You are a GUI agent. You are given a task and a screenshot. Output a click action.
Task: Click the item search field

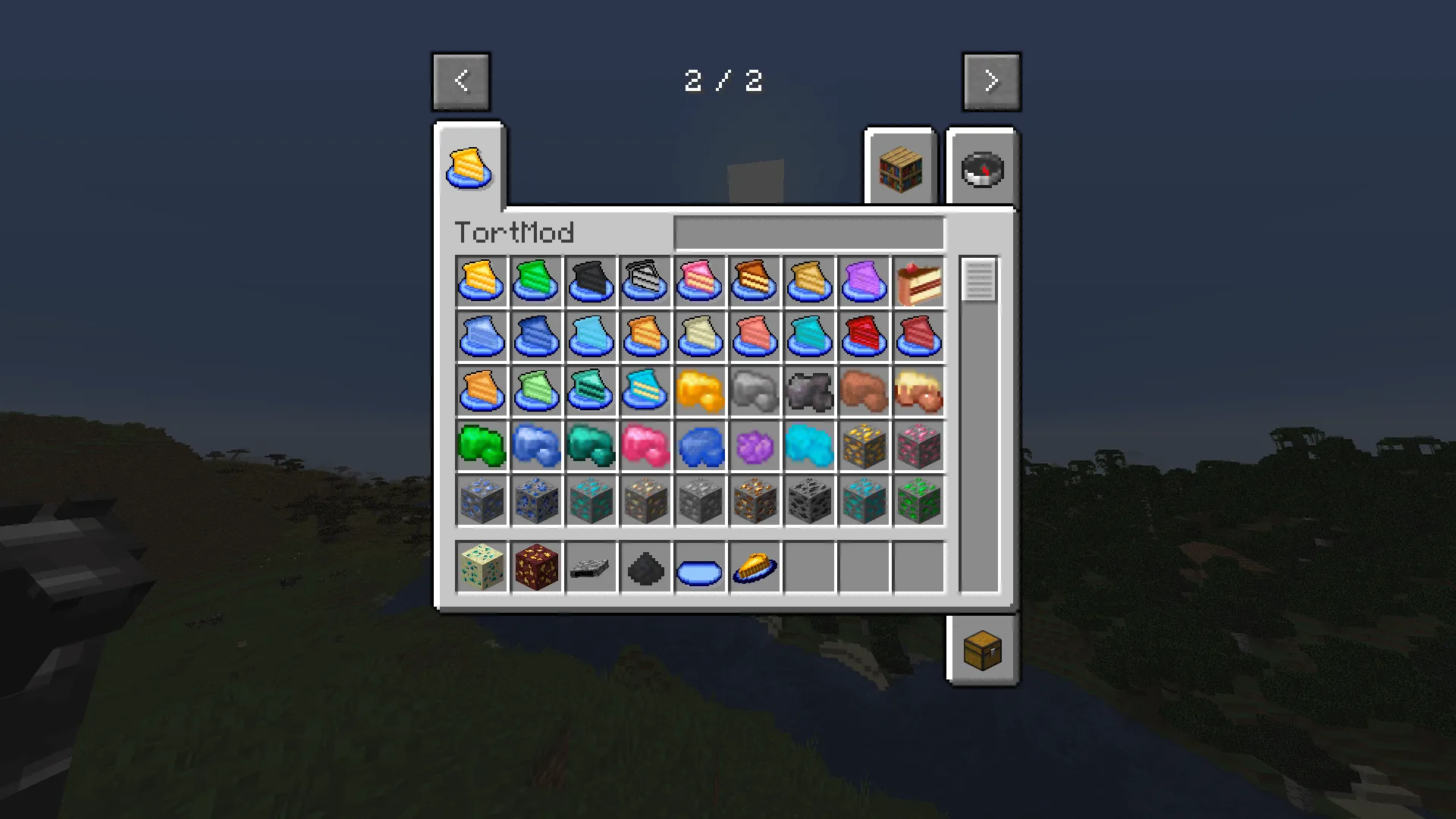[809, 233]
